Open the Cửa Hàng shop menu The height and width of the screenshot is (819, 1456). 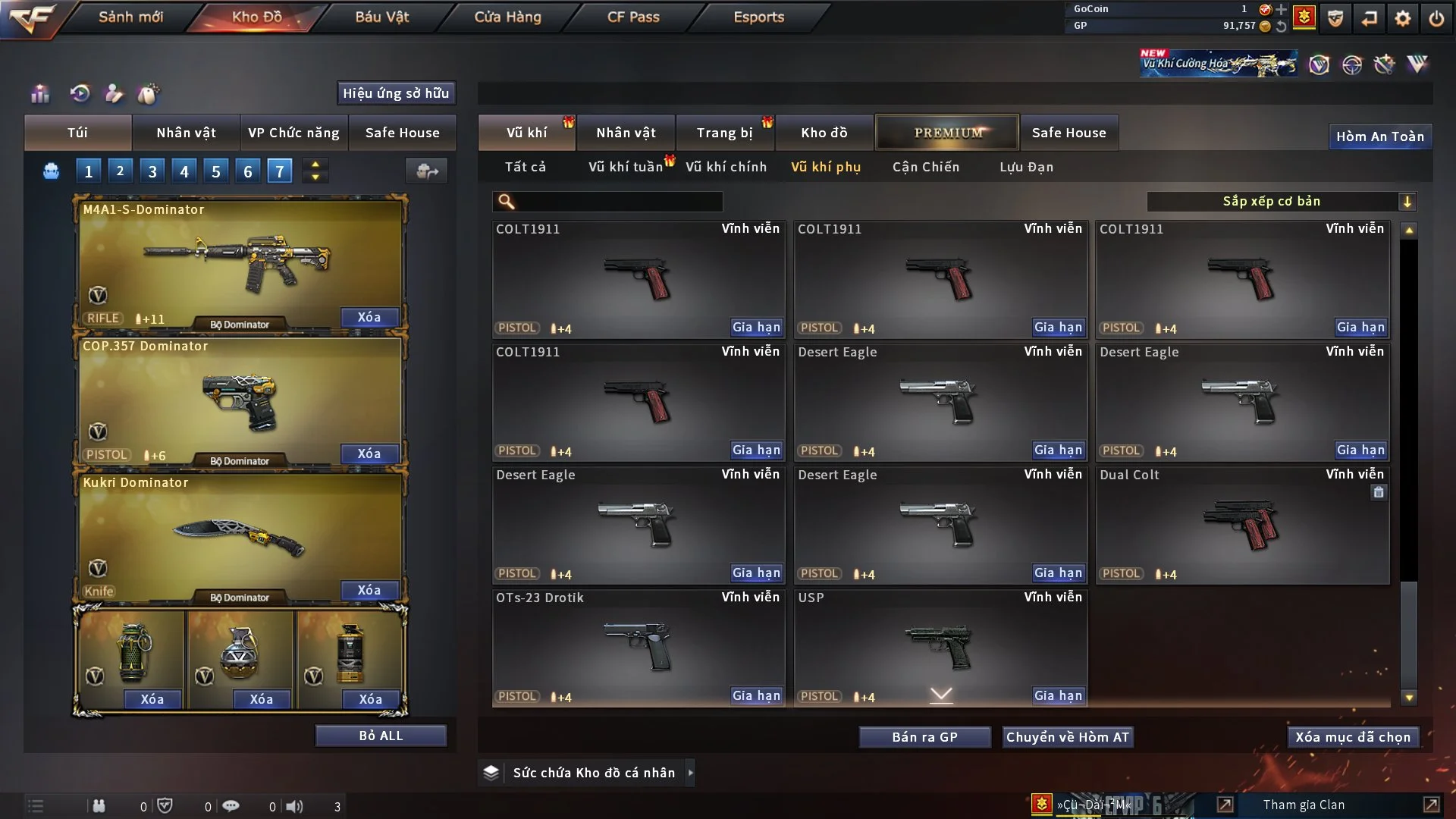click(x=507, y=17)
